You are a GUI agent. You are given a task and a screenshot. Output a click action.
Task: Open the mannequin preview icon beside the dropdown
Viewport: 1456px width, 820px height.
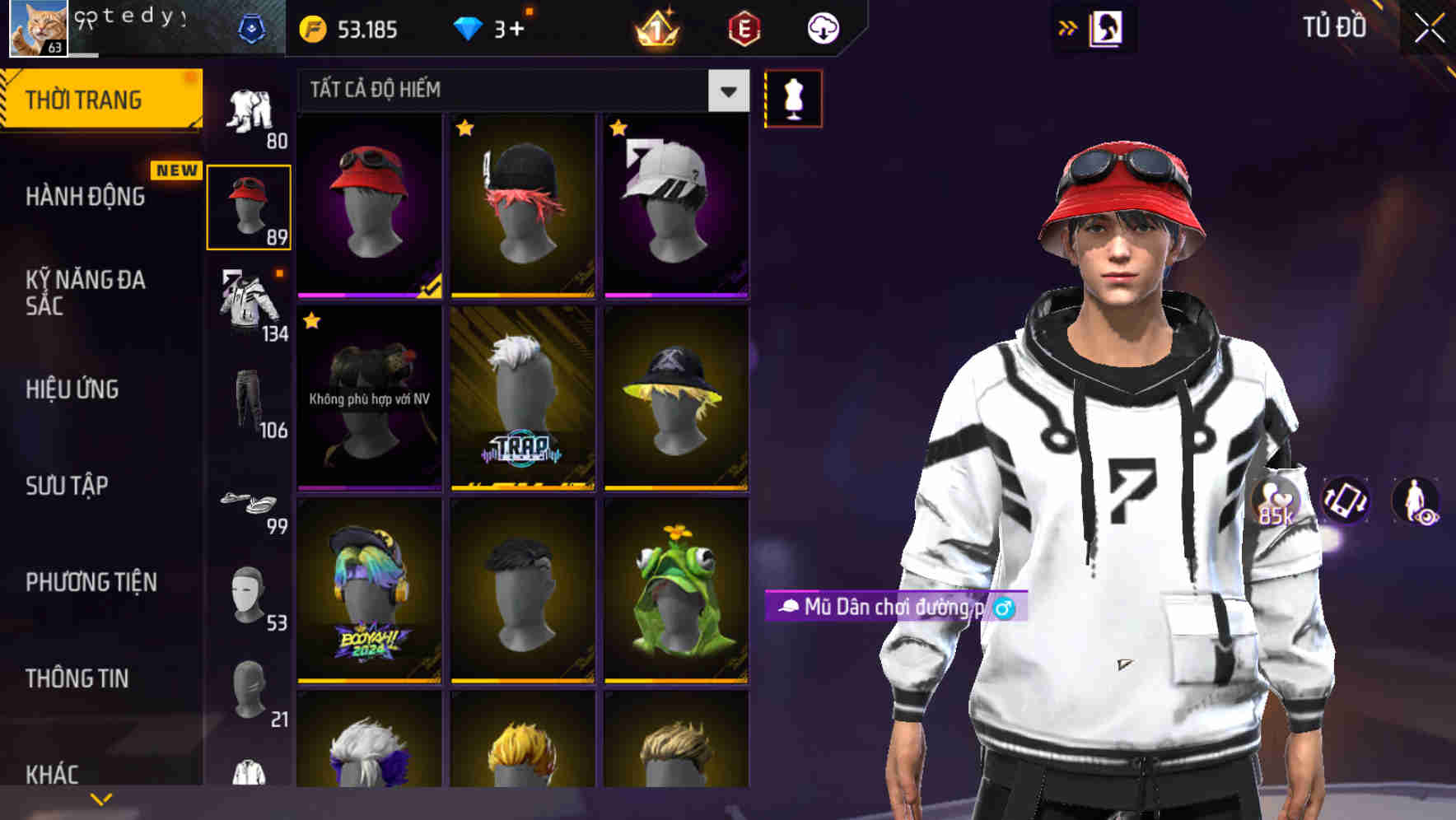pos(793,99)
